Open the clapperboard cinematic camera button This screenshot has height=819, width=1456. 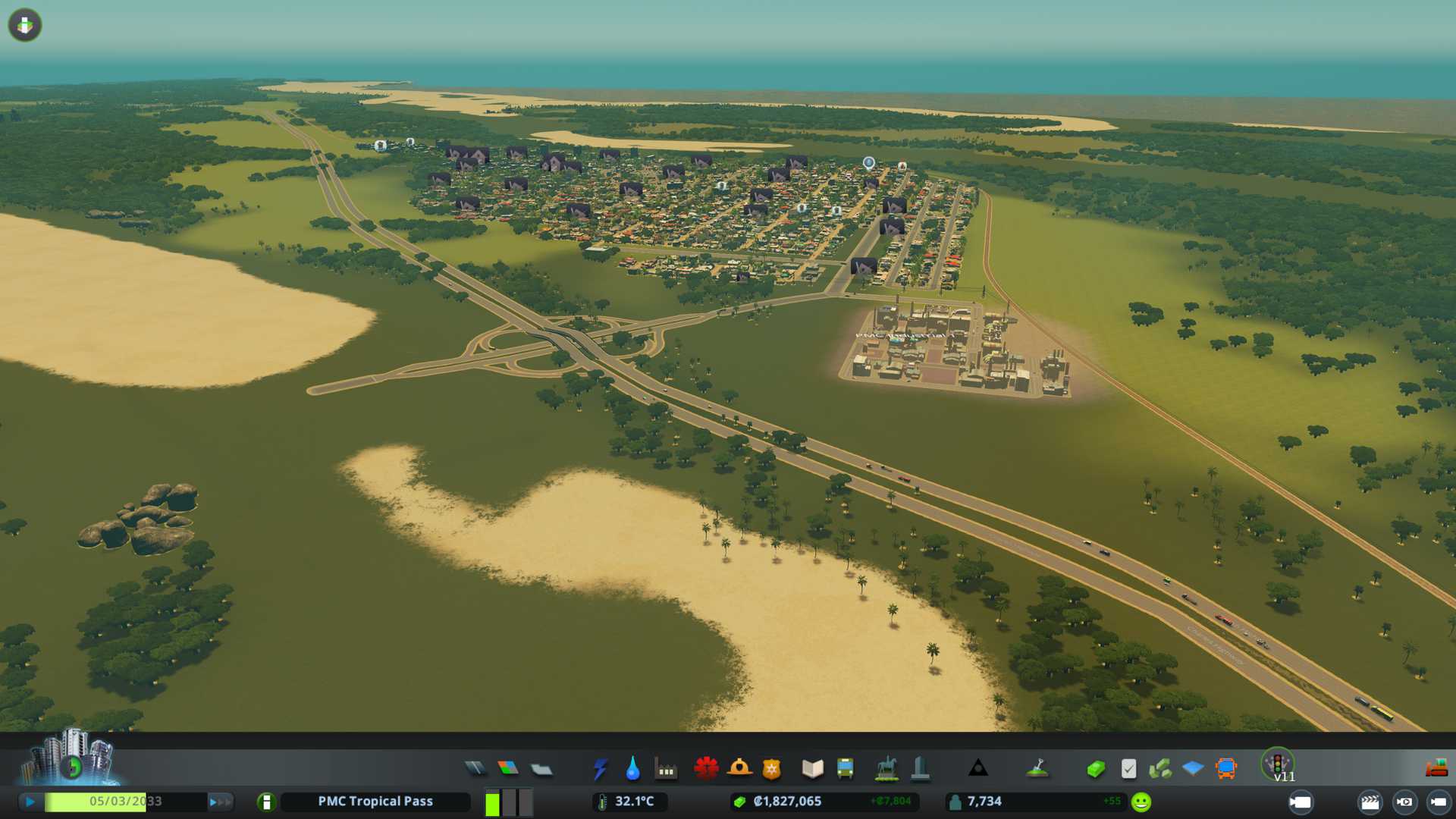[x=1370, y=802]
